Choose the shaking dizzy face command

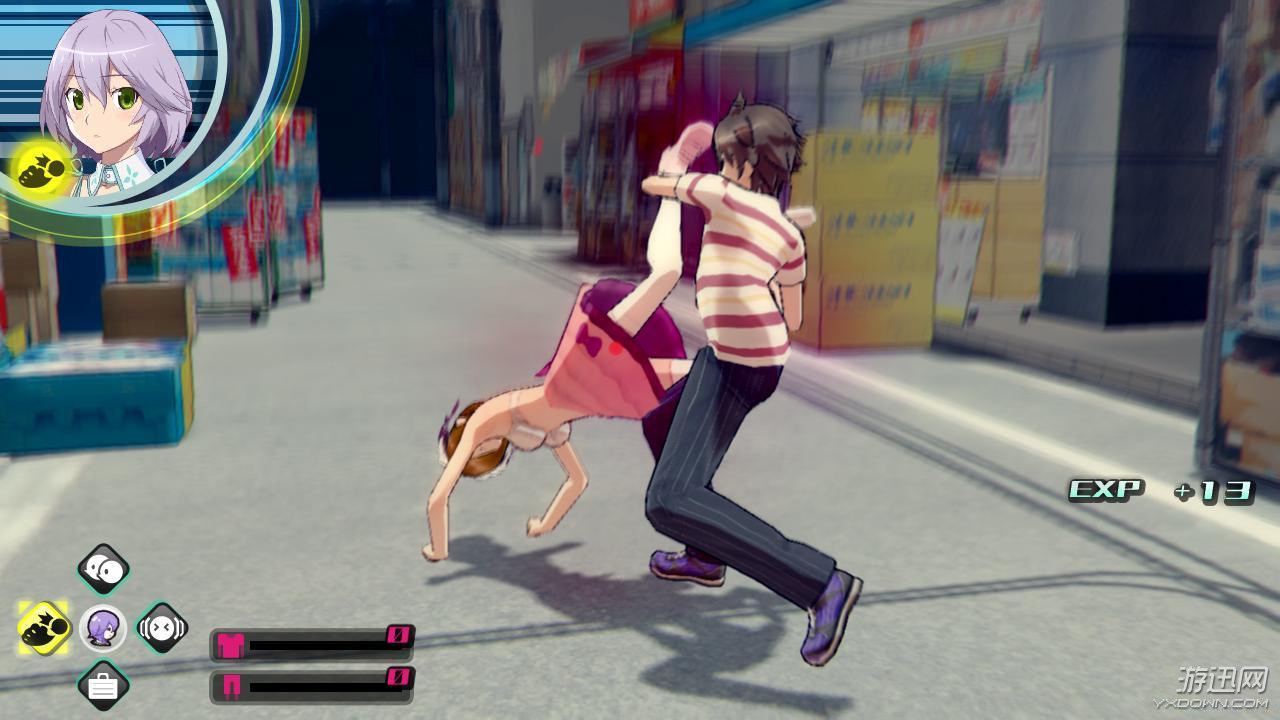(162, 628)
